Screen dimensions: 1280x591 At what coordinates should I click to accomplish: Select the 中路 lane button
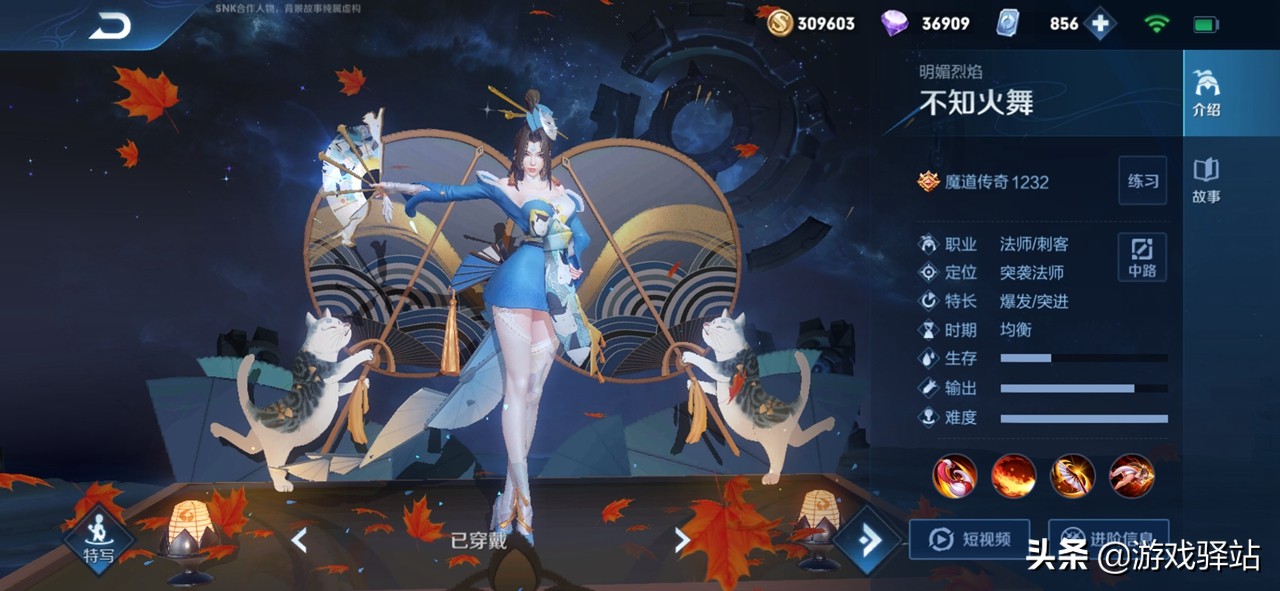(1142, 257)
